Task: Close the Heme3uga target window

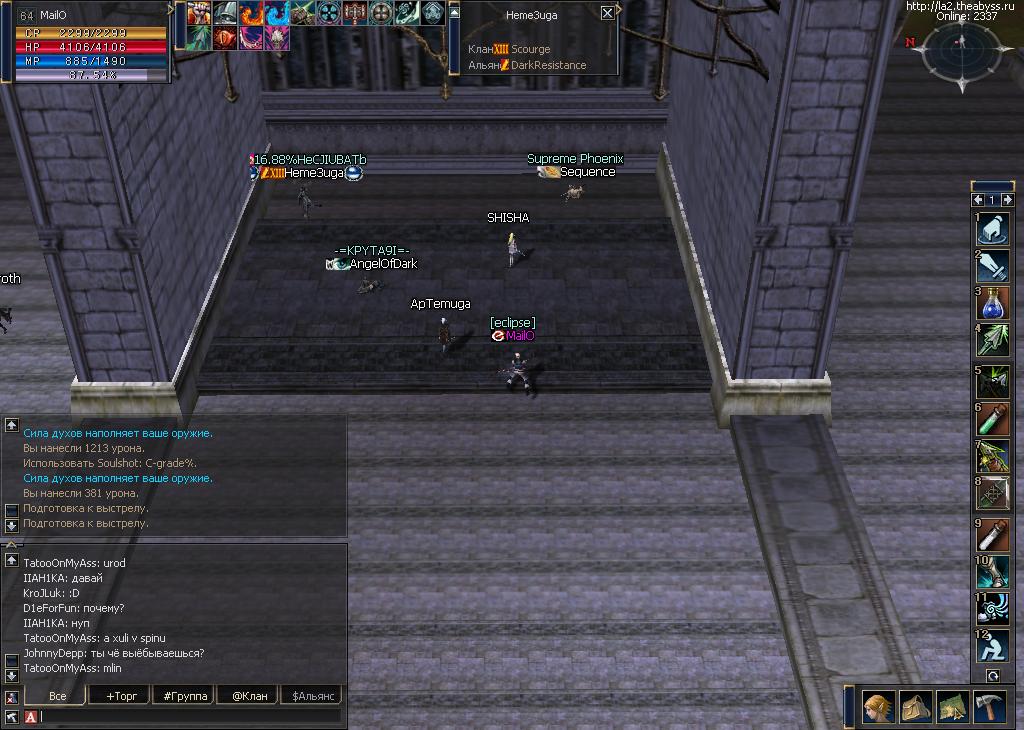Action: pyautogui.click(x=607, y=14)
